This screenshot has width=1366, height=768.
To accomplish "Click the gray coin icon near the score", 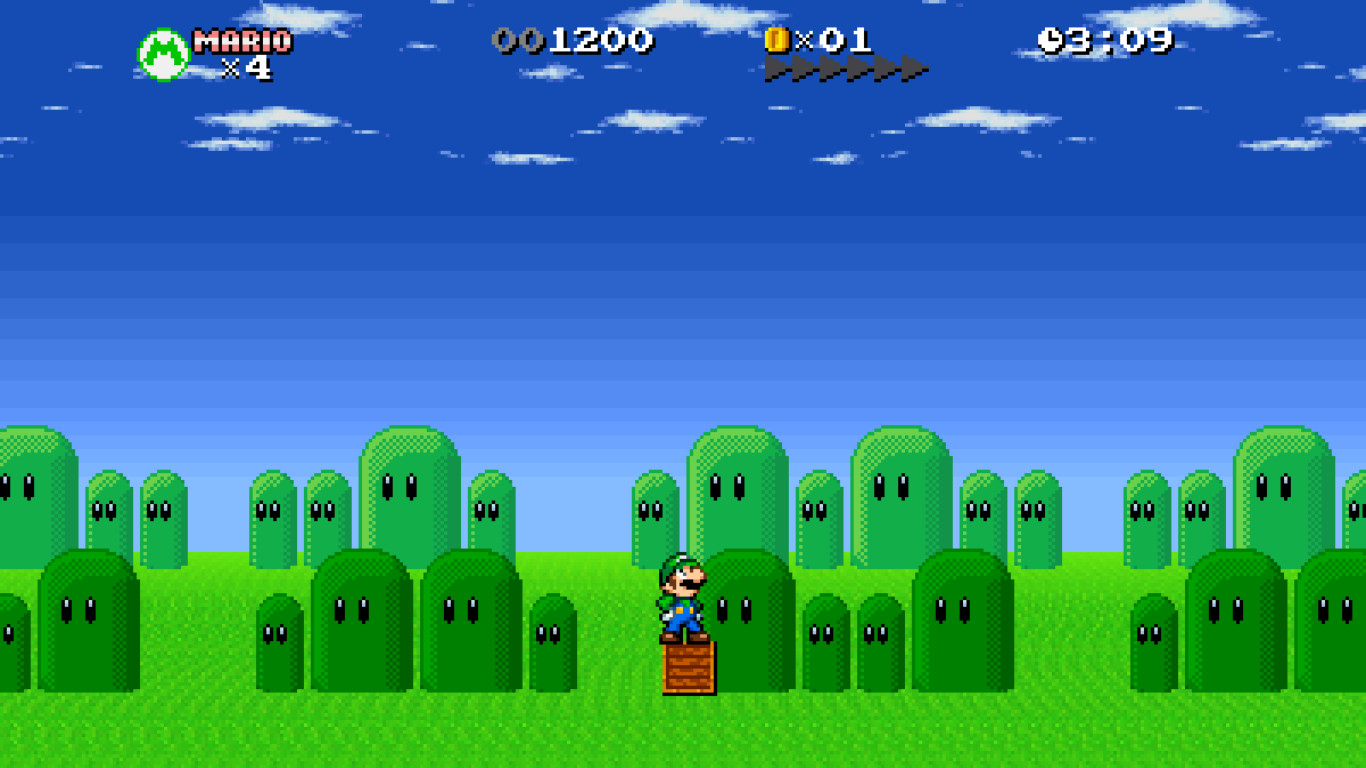I will pyautogui.click(x=512, y=41).
